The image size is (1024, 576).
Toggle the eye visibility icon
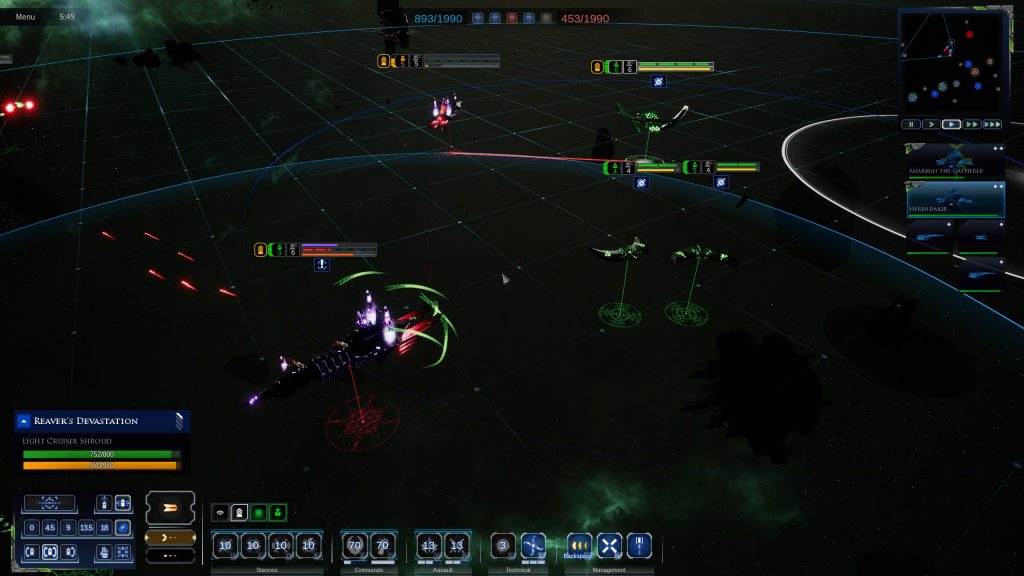point(221,512)
